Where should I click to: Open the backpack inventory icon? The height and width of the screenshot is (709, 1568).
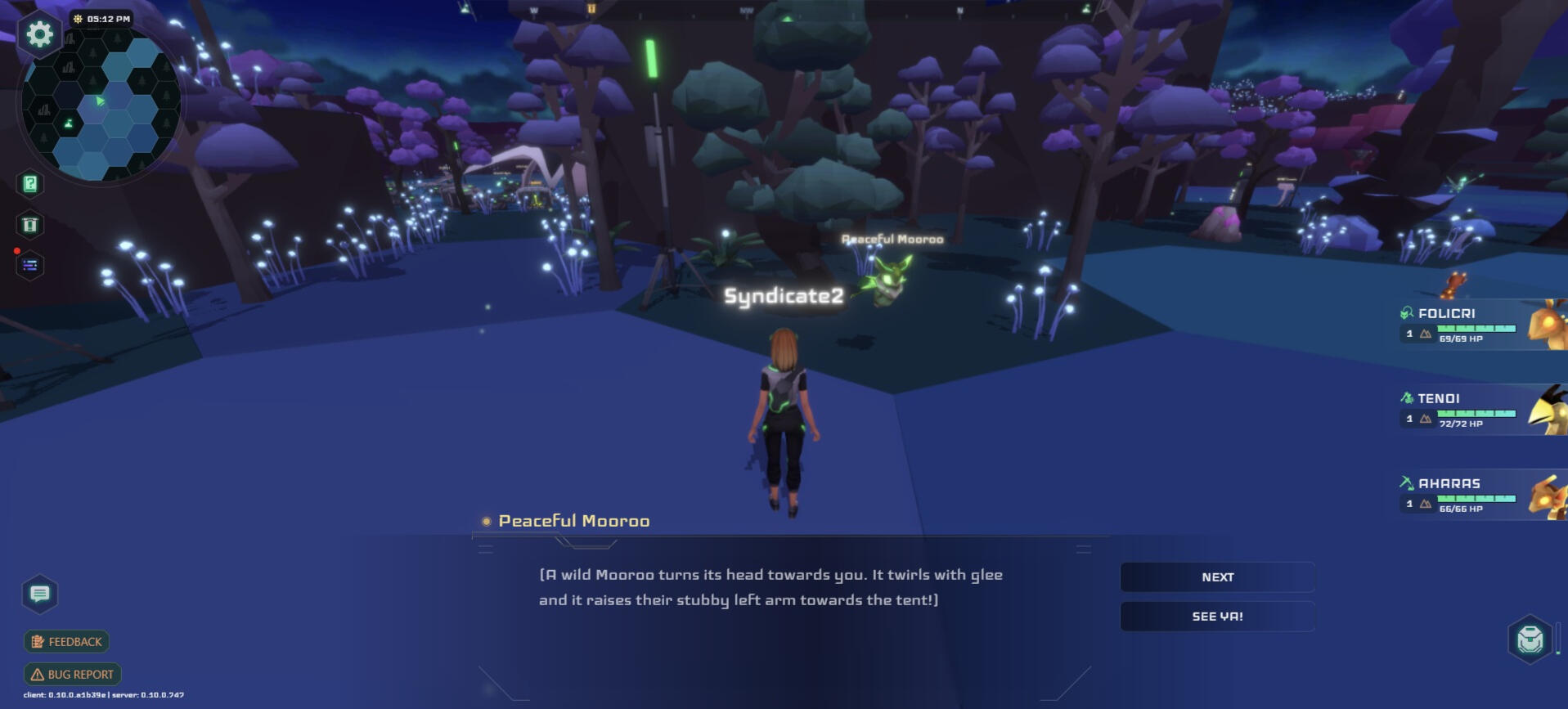1530,639
